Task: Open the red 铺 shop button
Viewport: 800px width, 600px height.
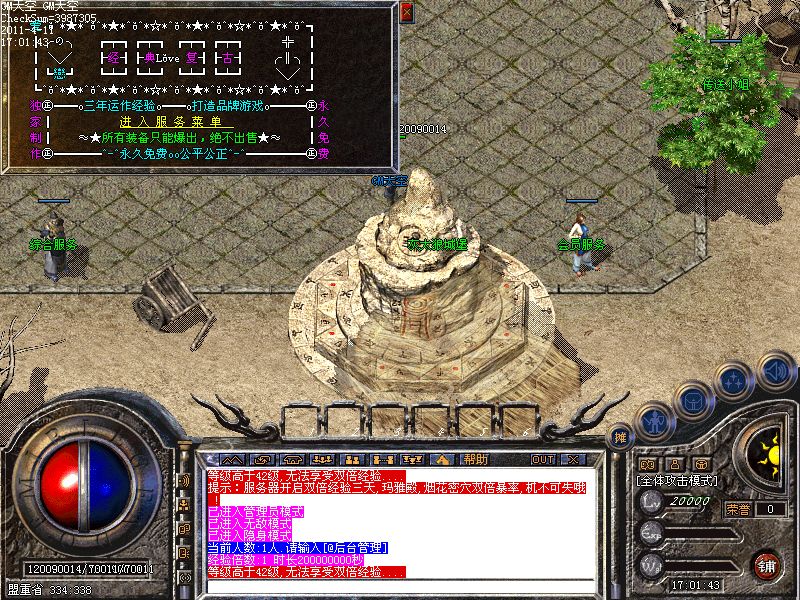Action: pyautogui.click(x=766, y=565)
